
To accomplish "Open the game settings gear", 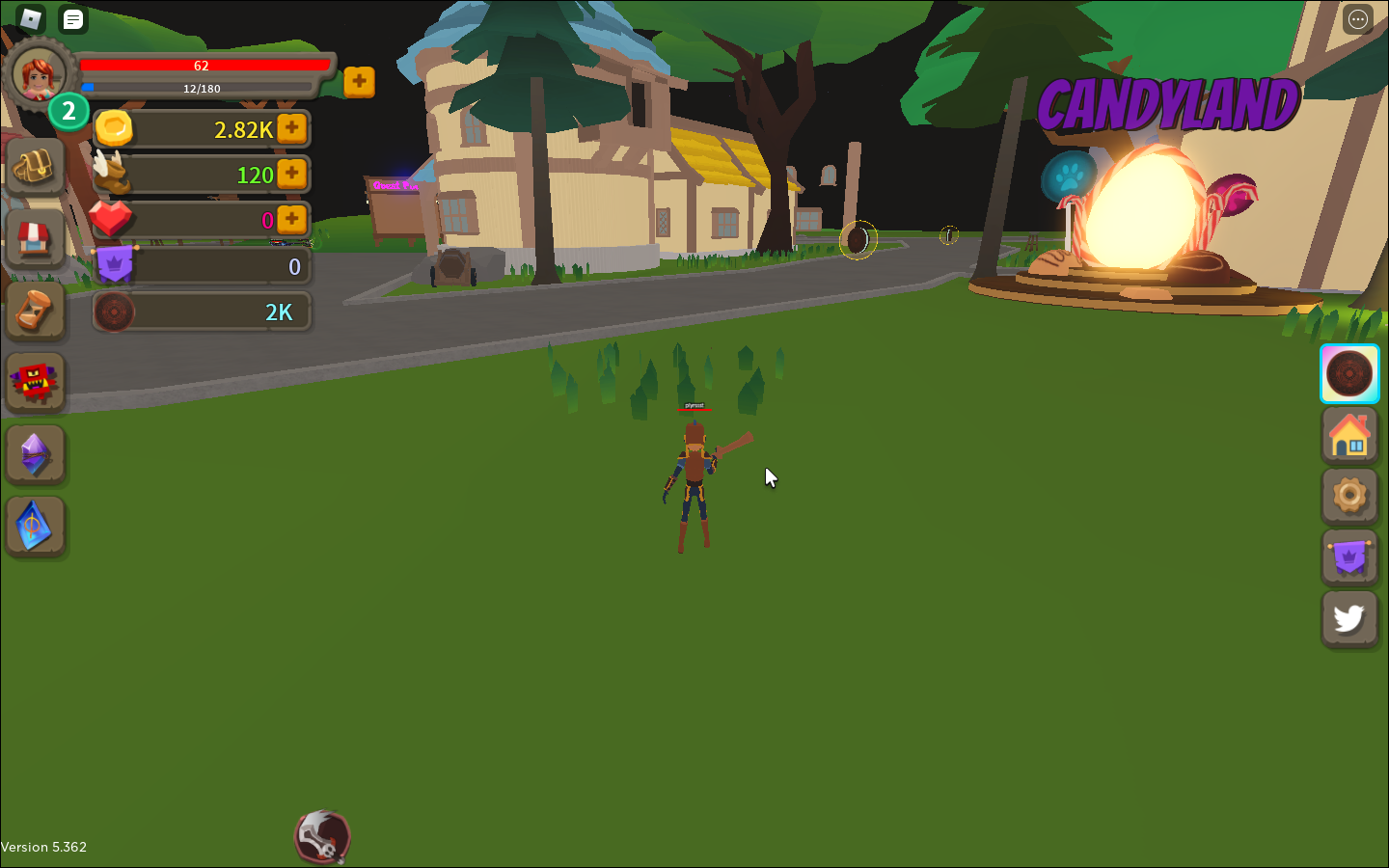I will [1349, 496].
